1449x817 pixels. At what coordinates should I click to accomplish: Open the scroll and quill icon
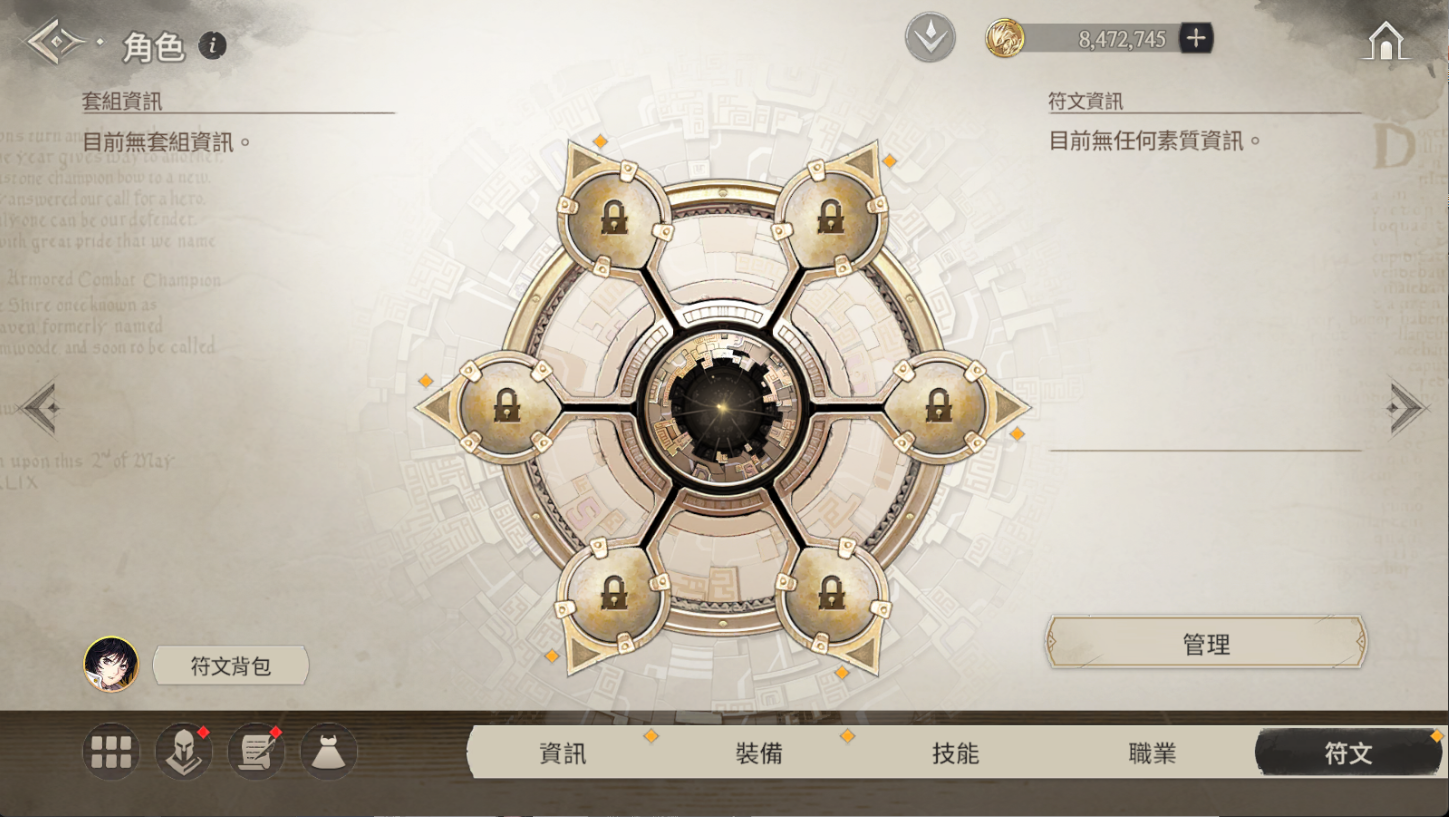pos(257,752)
